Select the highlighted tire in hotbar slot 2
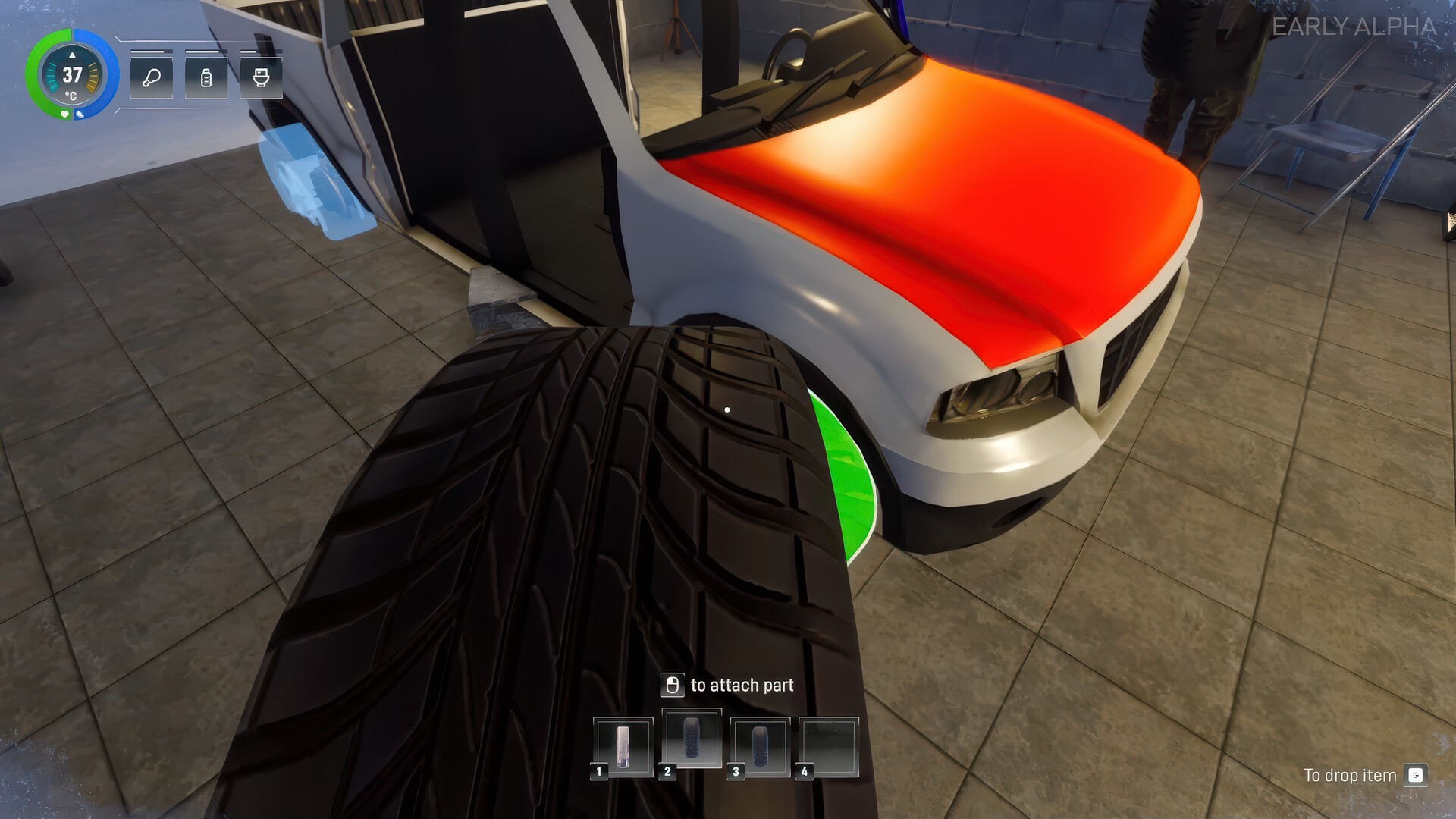The height and width of the screenshot is (819, 1456). coord(691,740)
